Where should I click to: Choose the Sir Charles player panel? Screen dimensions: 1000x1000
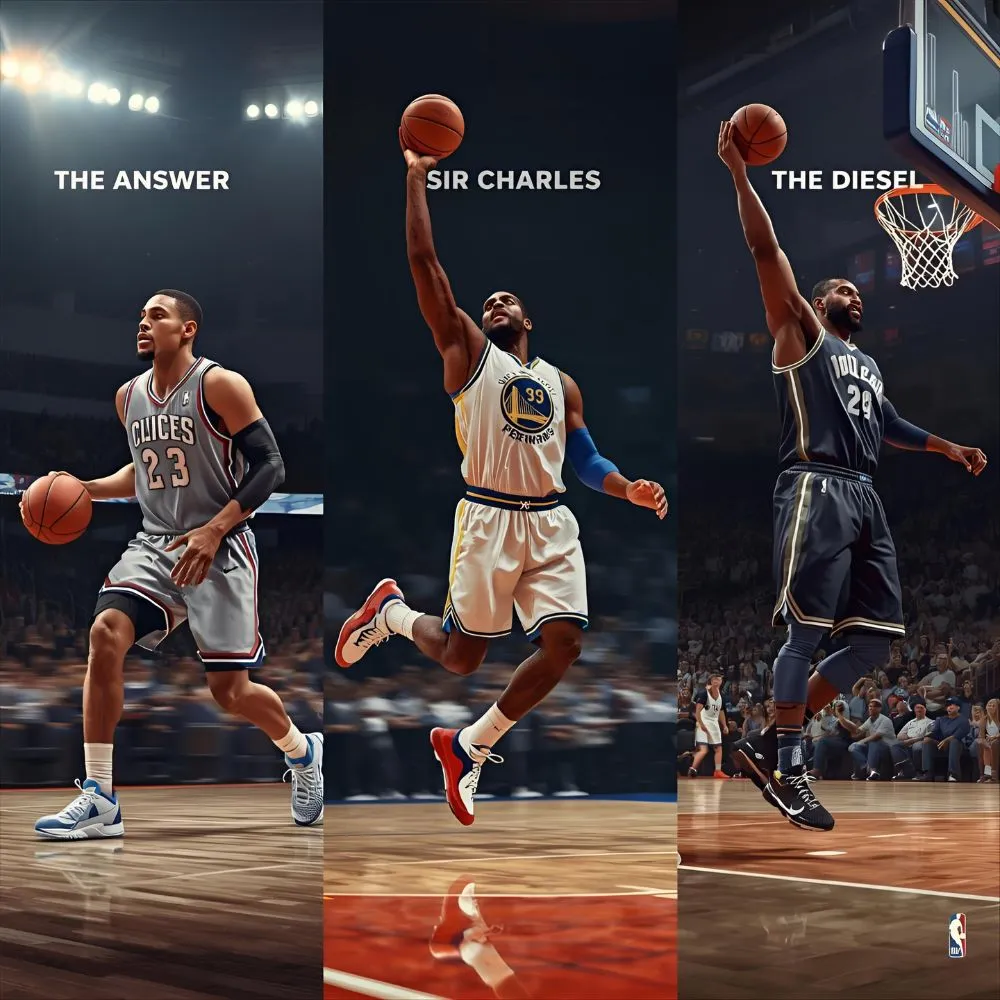coord(500,500)
